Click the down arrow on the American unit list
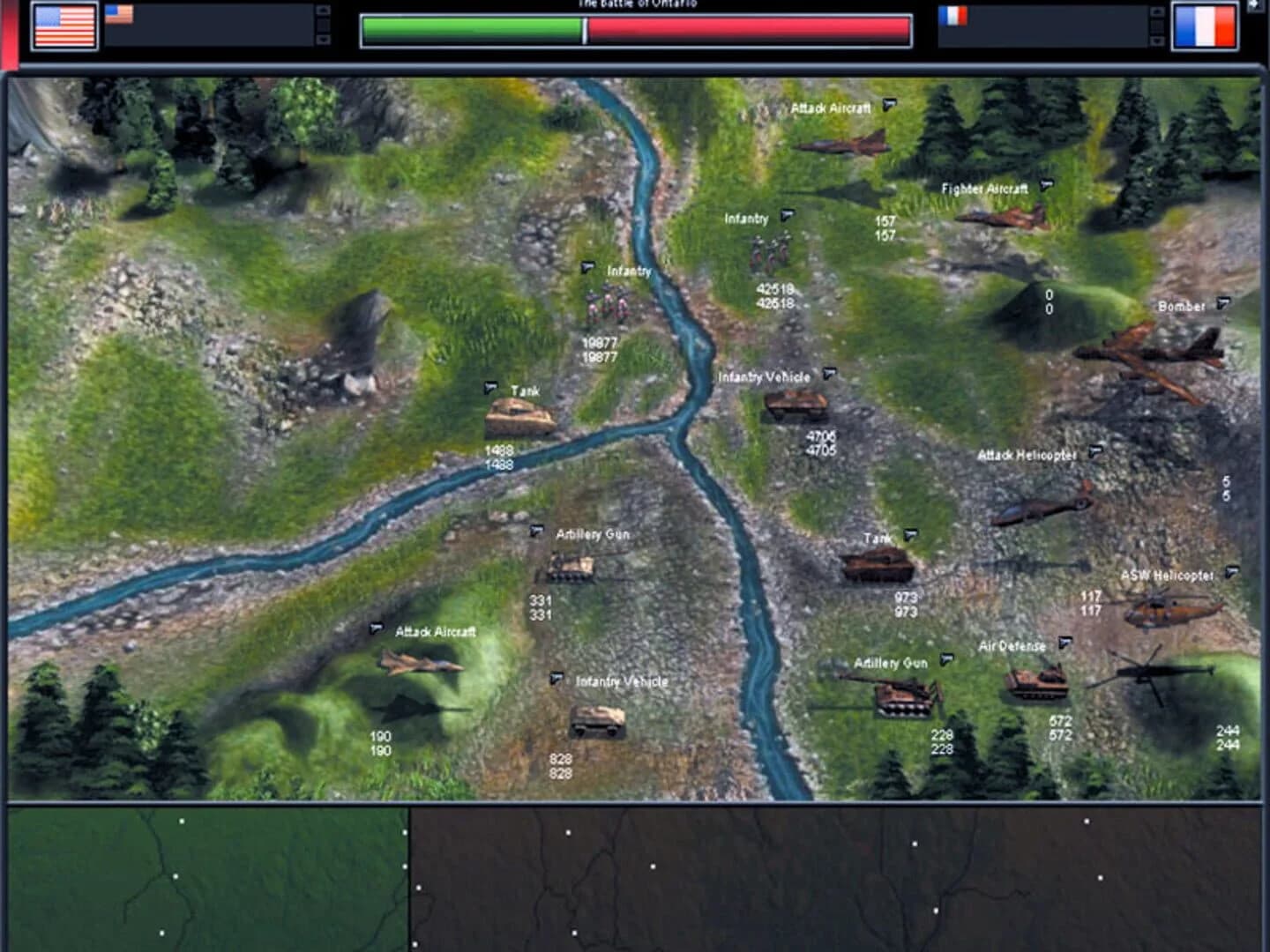Image resolution: width=1270 pixels, height=952 pixels. (323, 41)
